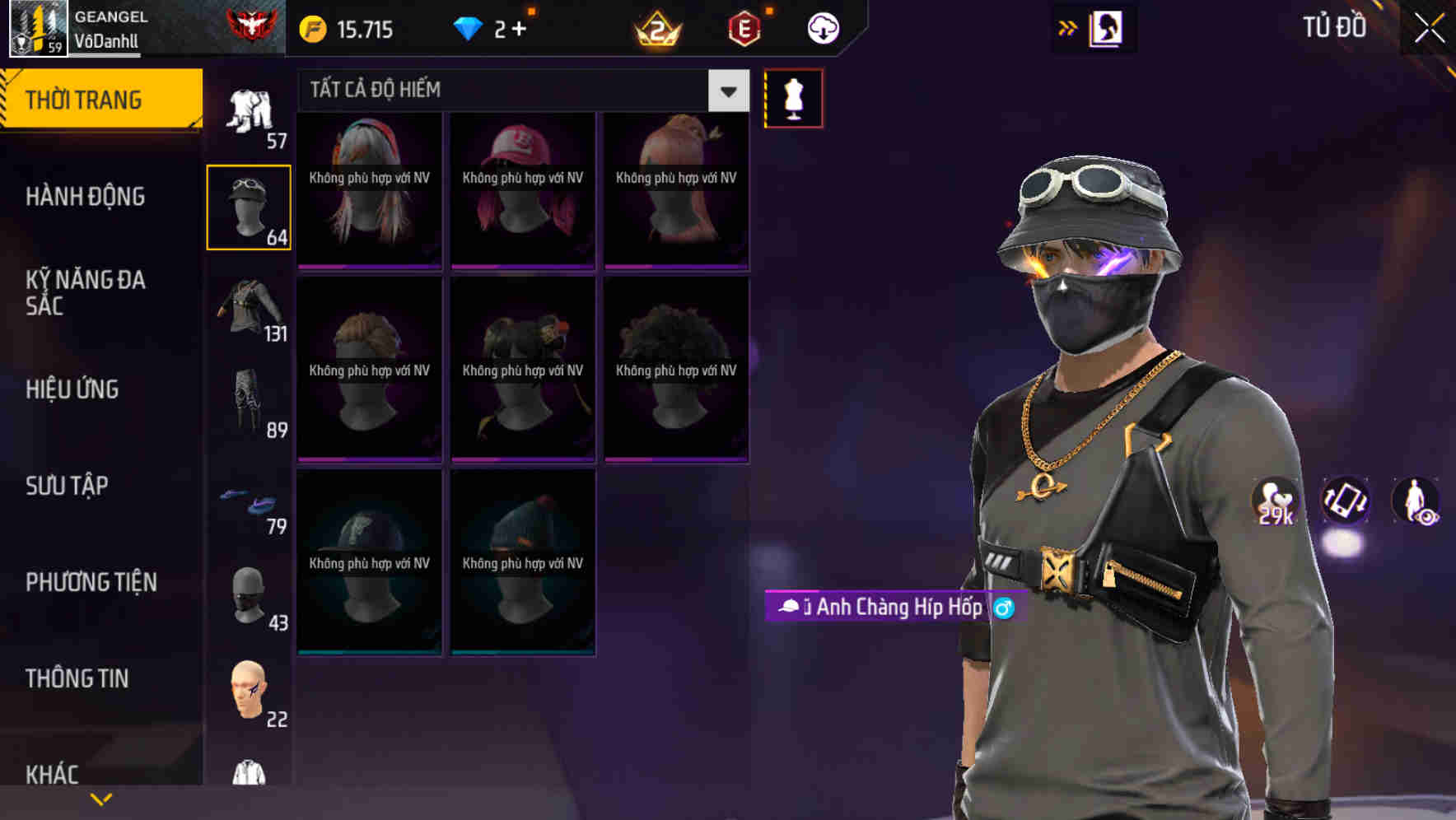The width and height of the screenshot is (1456, 820).
Task: Click the double arrow expander near top right
Action: pyautogui.click(x=1066, y=27)
